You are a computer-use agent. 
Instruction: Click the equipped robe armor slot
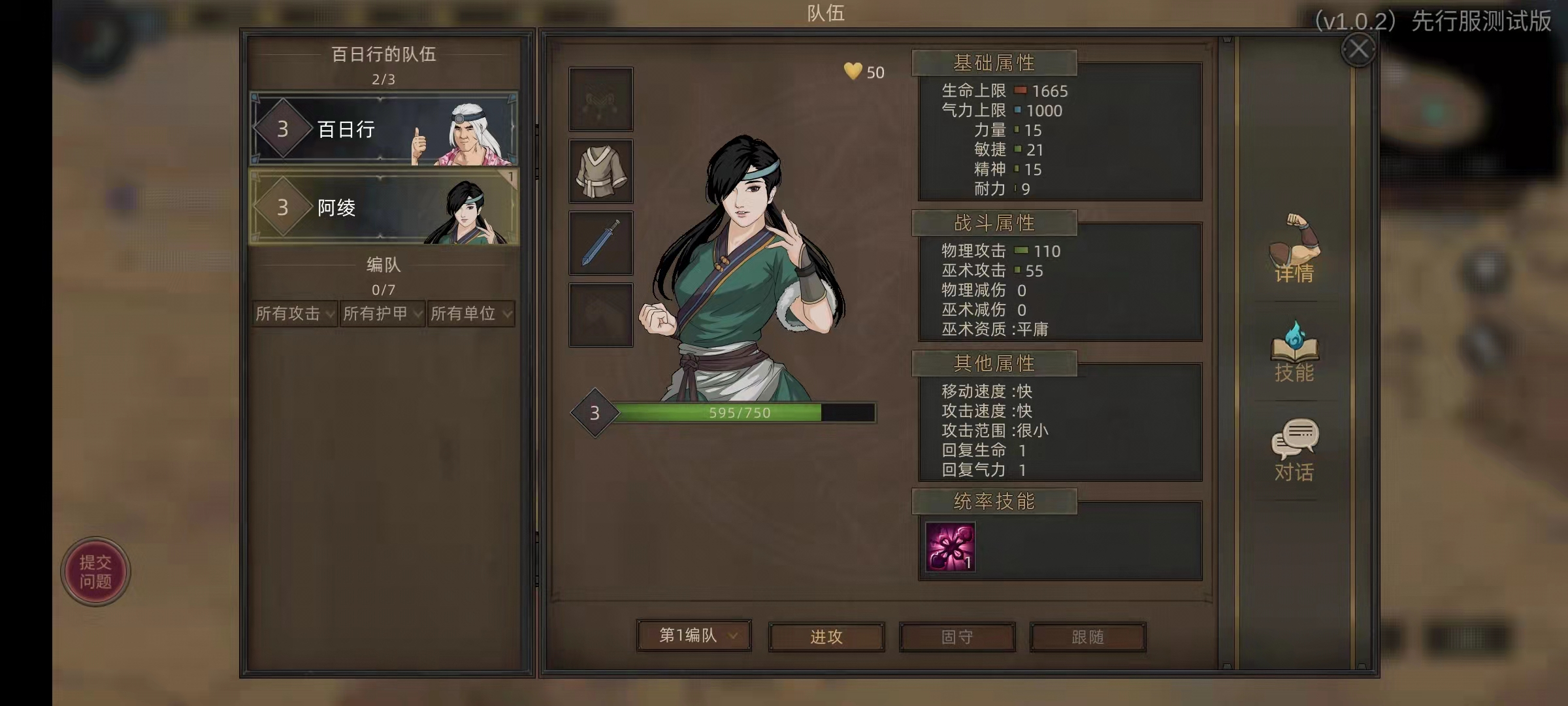(600, 171)
